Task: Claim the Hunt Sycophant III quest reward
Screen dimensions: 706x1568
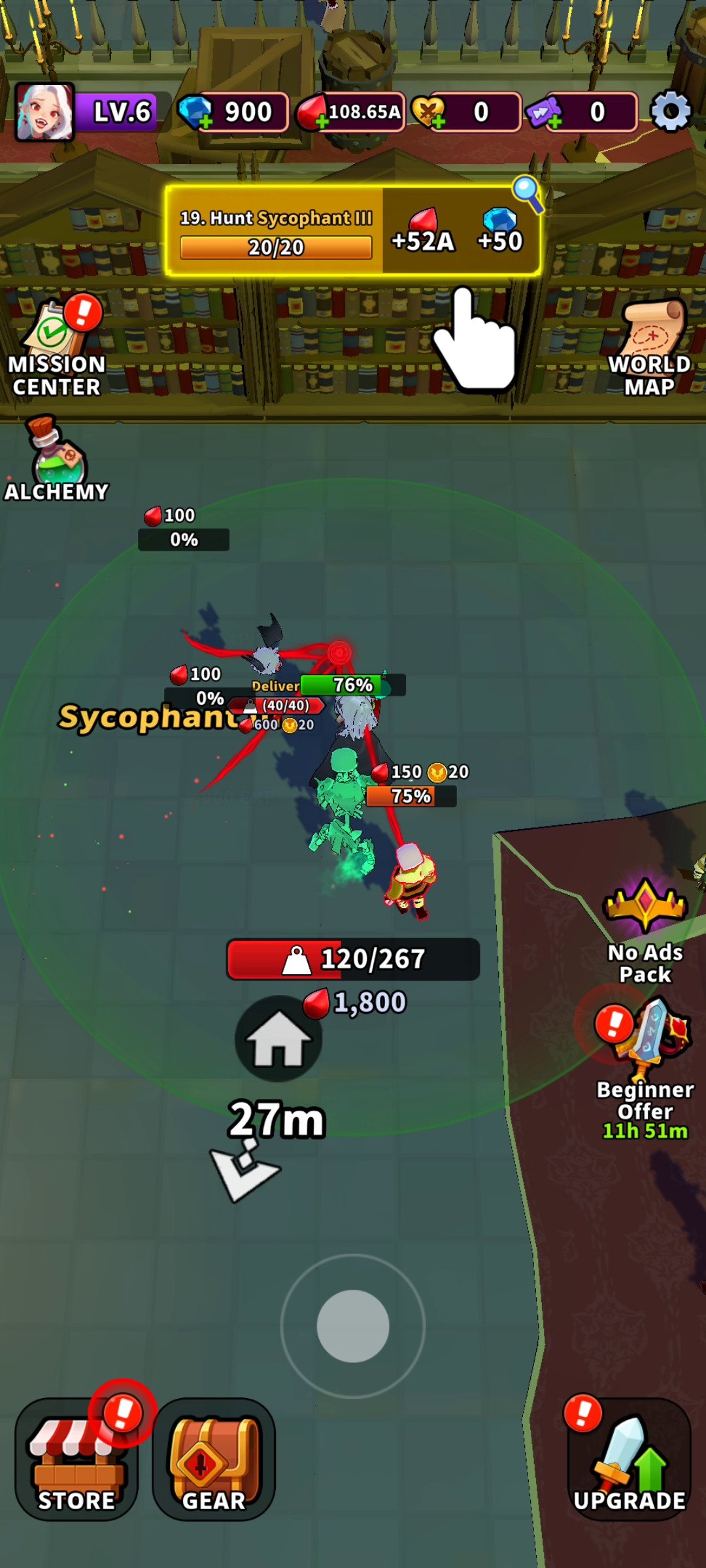Action: (352, 231)
